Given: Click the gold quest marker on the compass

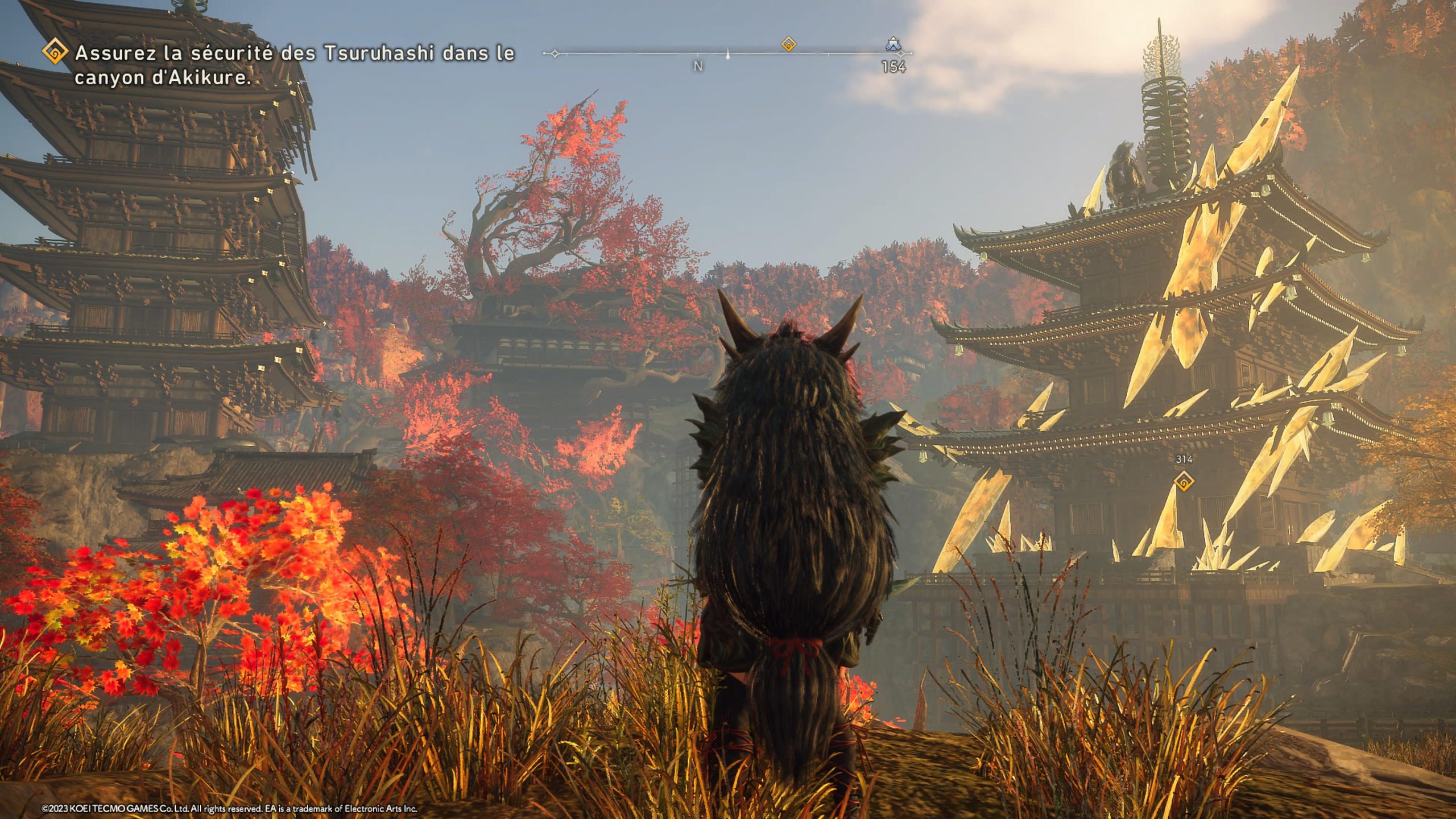Looking at the screenshot, I should pos(788,44).
